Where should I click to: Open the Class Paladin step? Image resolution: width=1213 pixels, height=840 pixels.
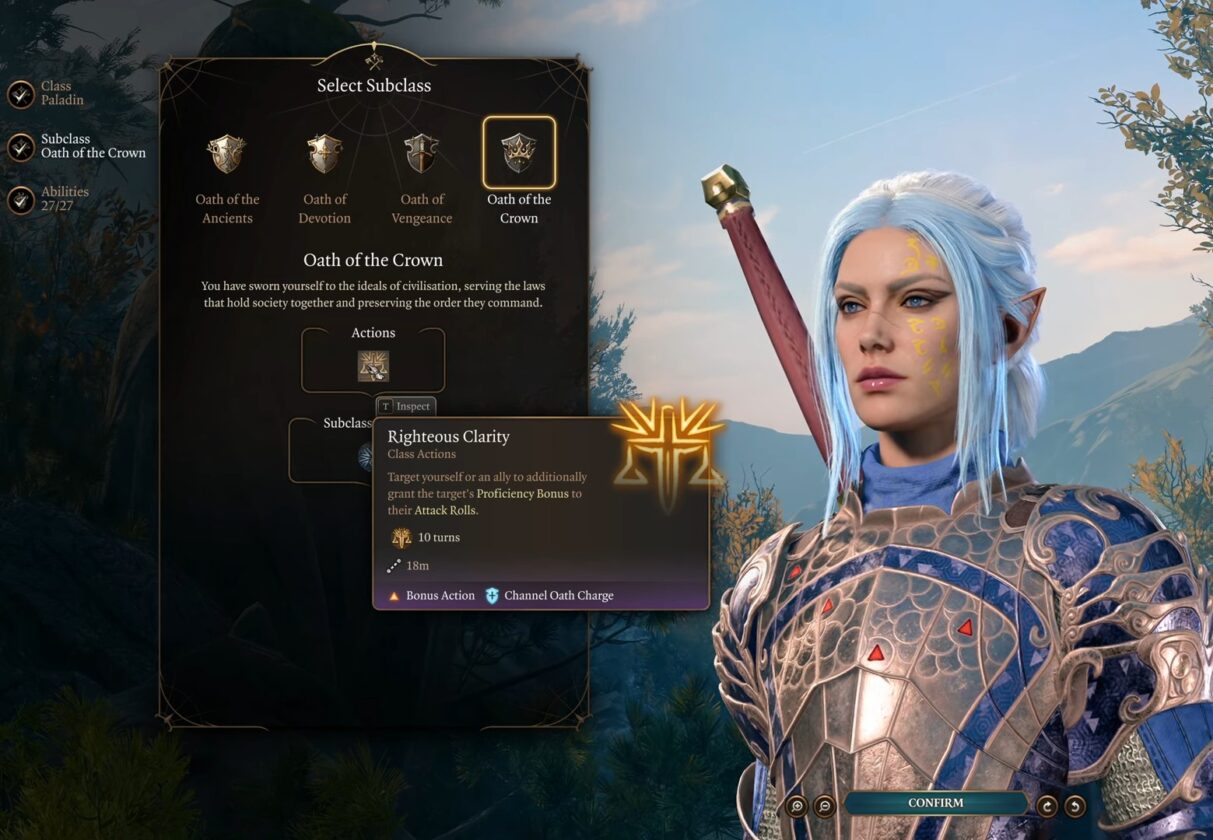pos(21,94)
